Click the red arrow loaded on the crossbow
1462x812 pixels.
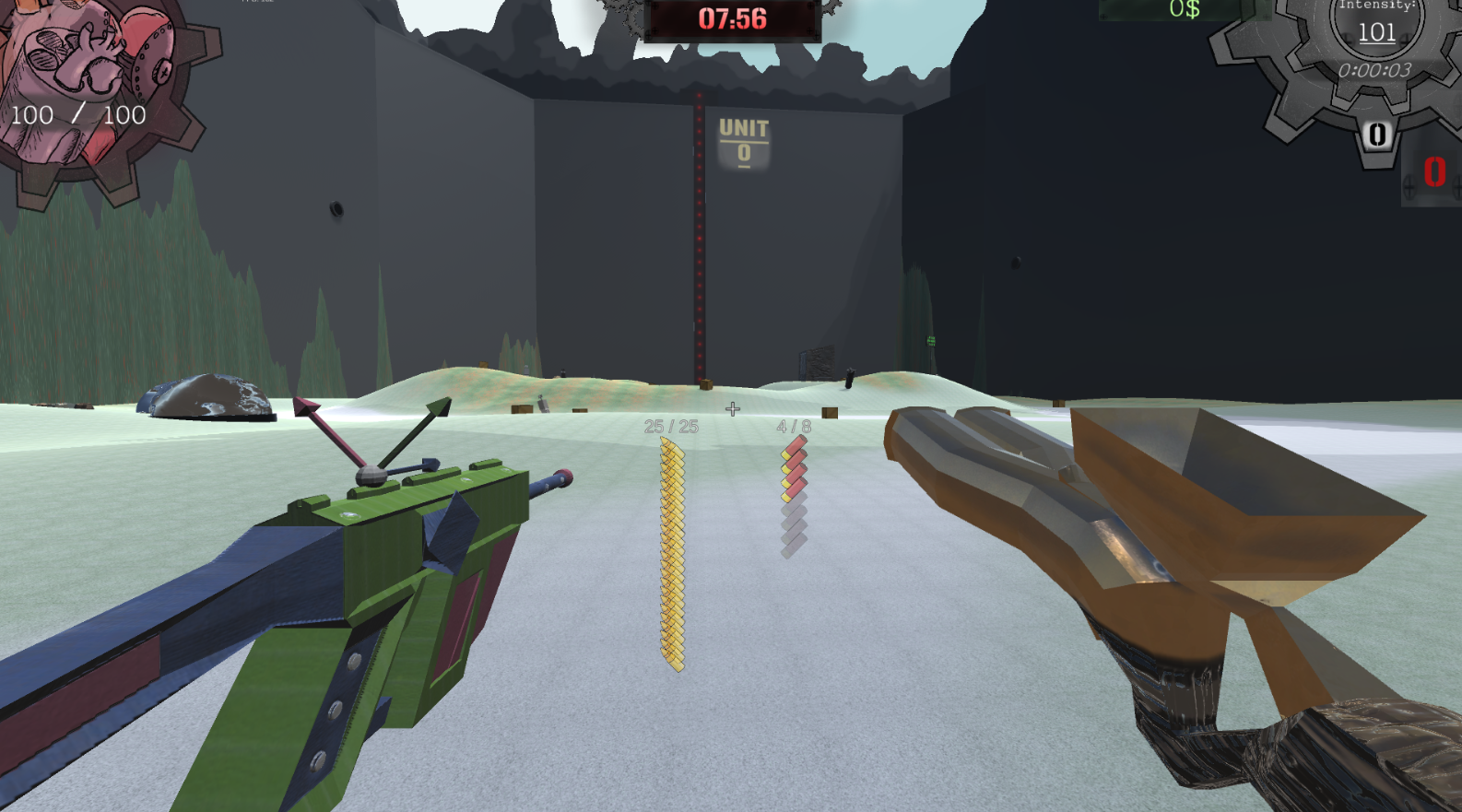click(332, 433)
